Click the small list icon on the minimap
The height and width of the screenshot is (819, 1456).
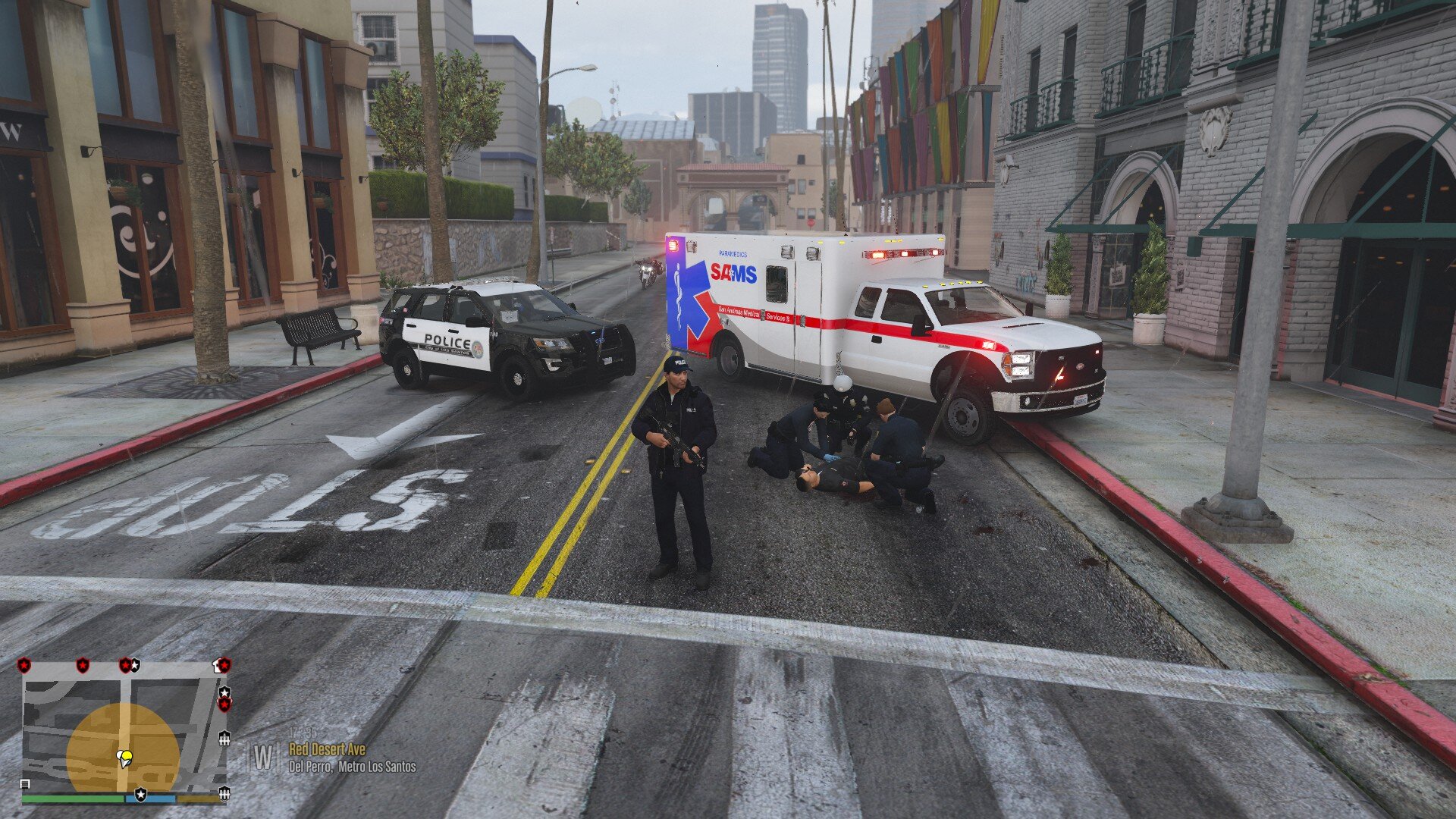(25, 784)
